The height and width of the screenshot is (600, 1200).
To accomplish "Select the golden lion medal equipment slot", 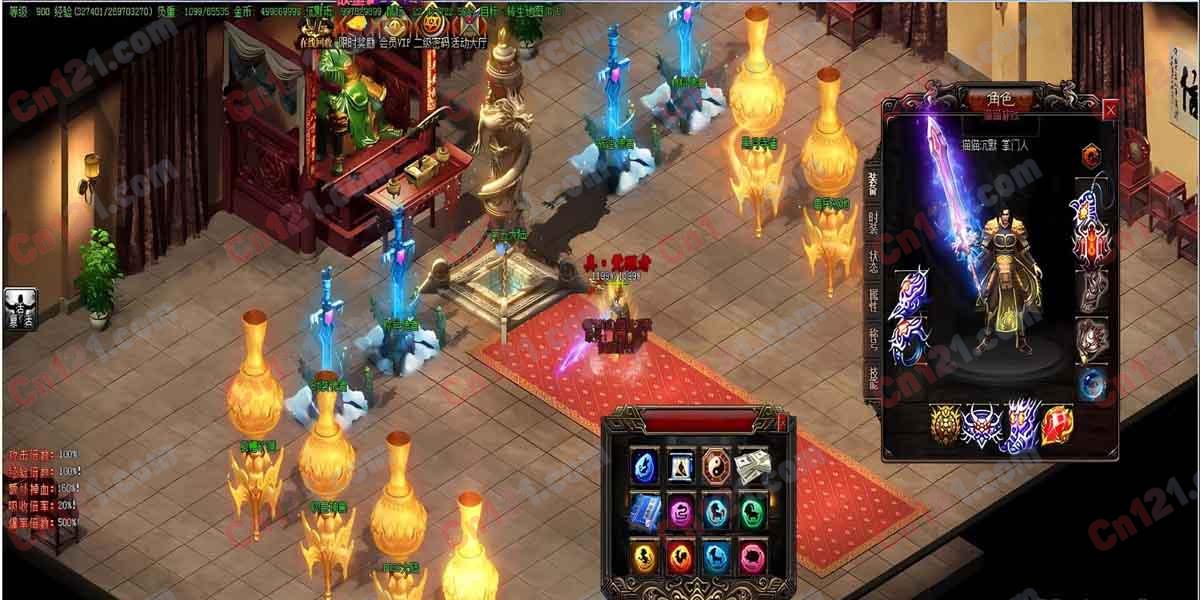I will point(946,424).
